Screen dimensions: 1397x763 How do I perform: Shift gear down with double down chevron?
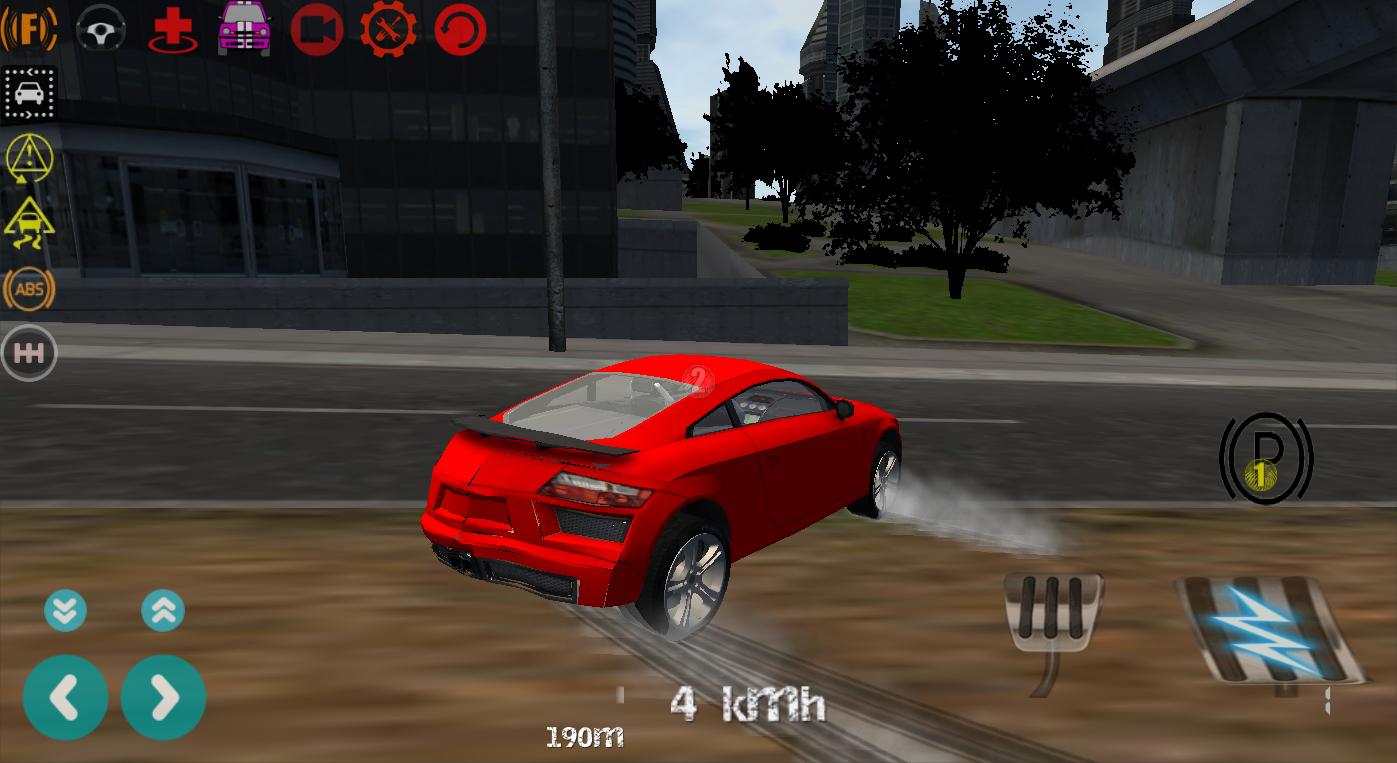pos(66,610)
